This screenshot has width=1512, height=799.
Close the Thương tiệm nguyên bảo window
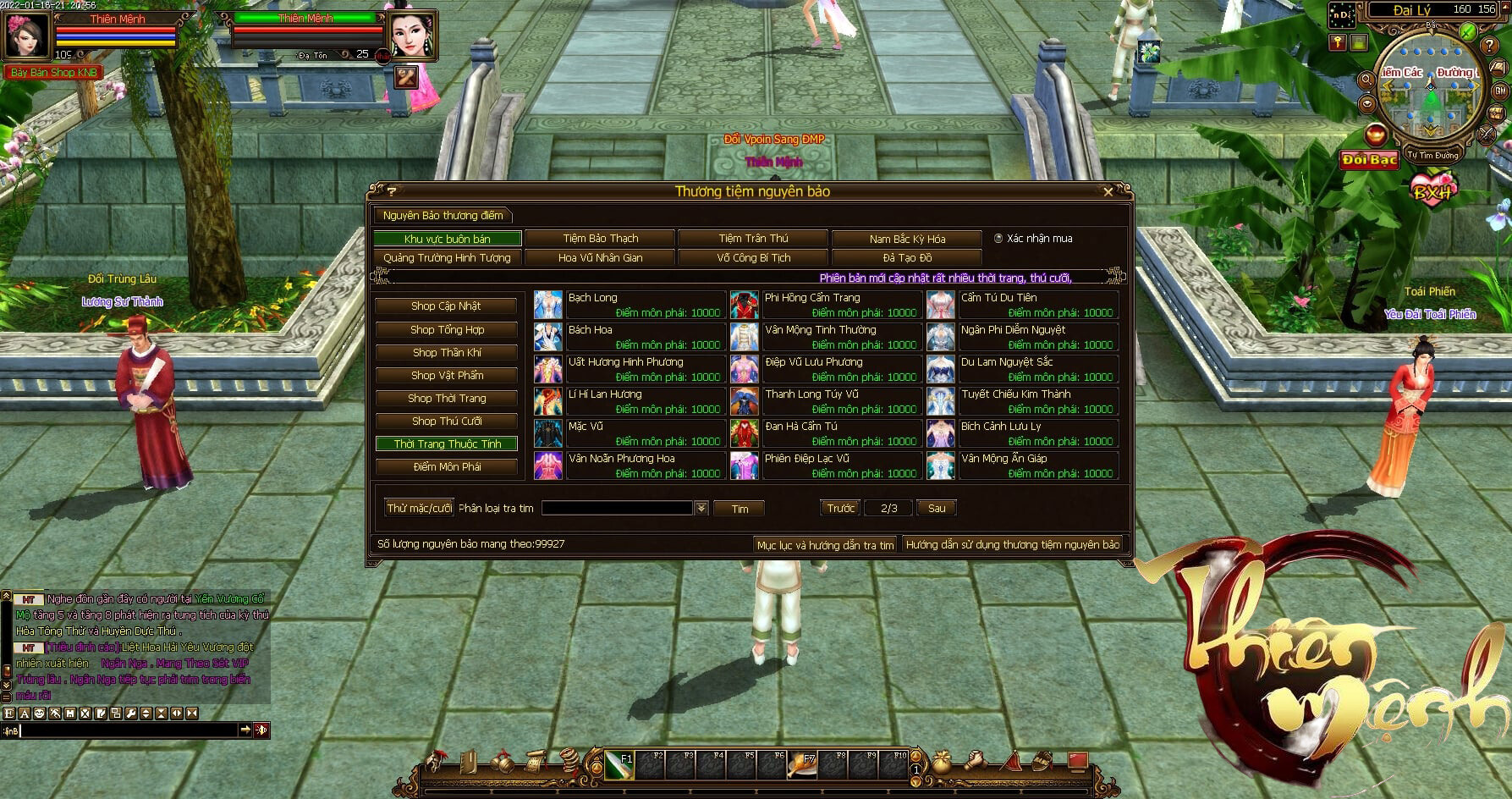coord(1108,192)
